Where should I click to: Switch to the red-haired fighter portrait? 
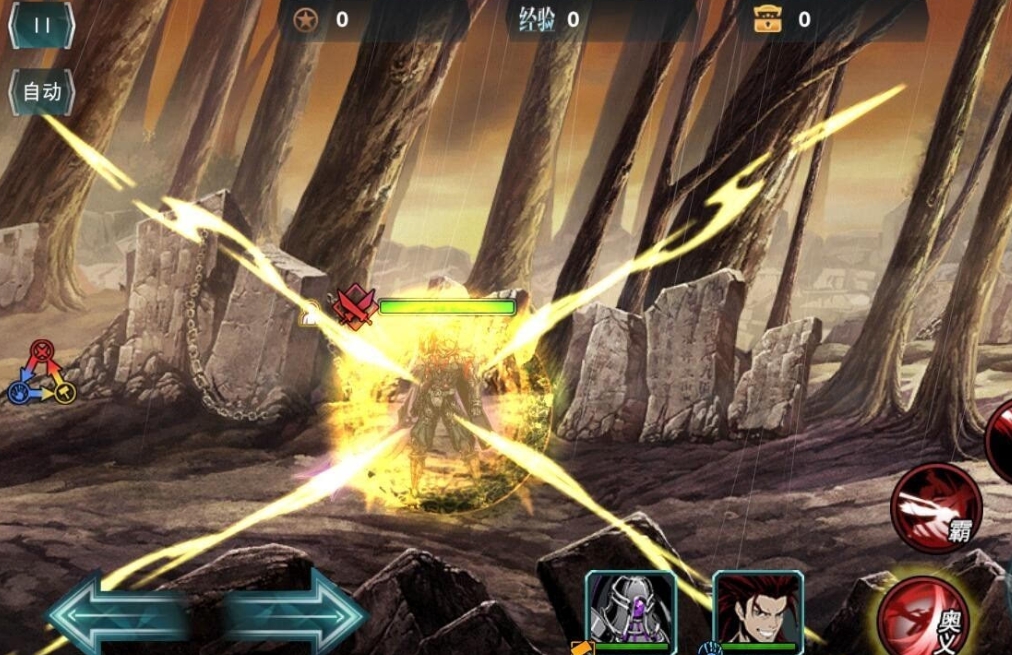coord(758,609)
